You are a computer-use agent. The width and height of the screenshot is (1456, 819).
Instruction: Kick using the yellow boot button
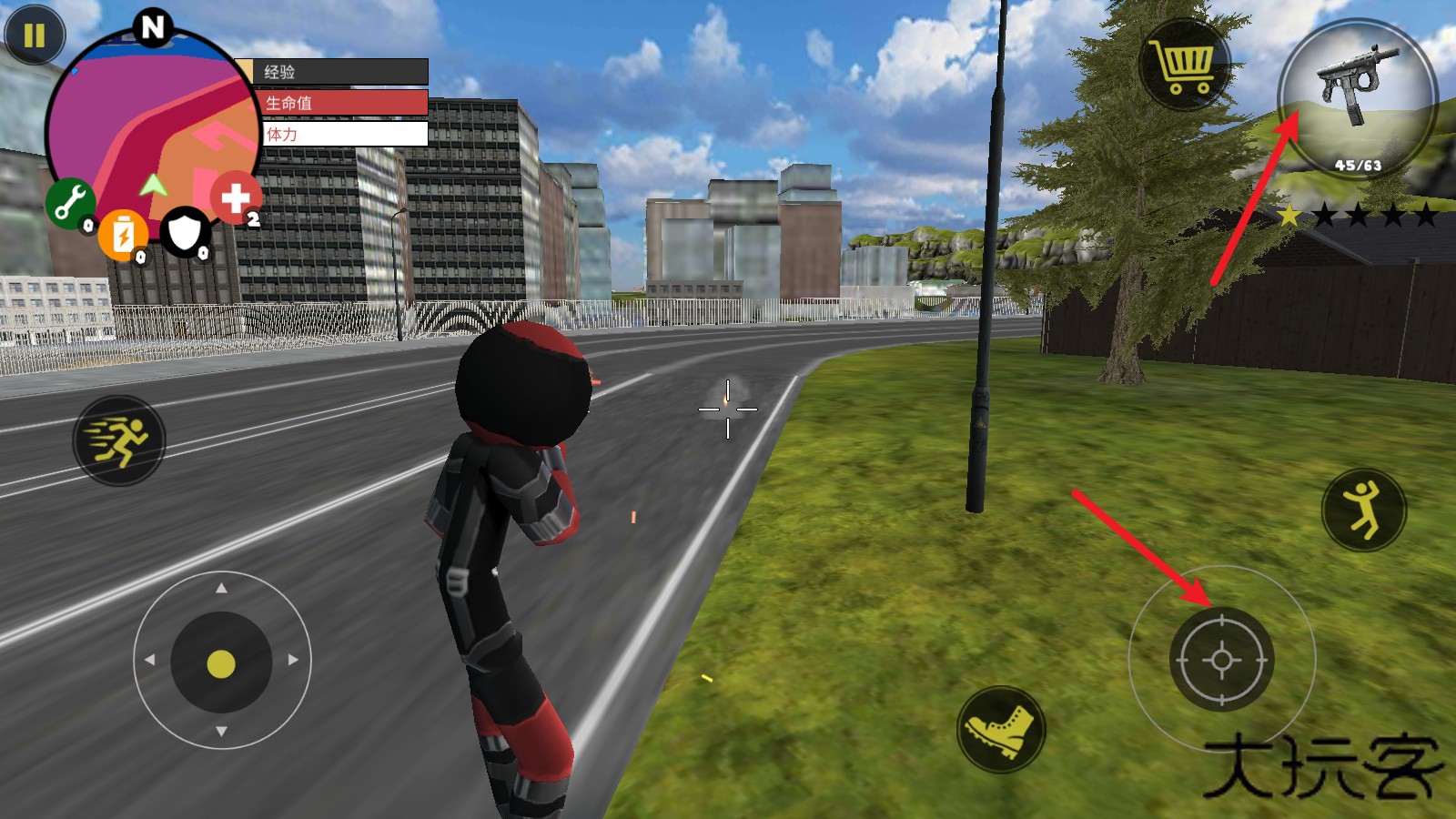1001,729
